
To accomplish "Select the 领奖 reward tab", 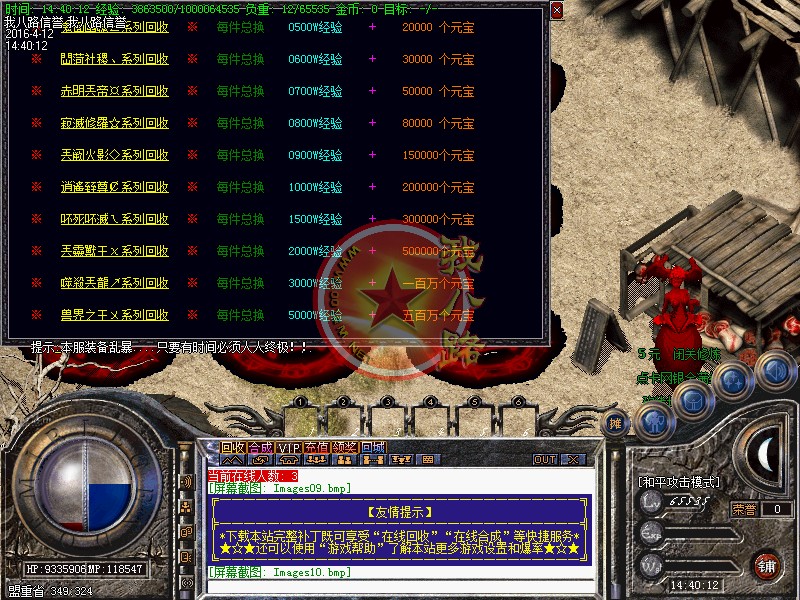I will coord(345,447).
